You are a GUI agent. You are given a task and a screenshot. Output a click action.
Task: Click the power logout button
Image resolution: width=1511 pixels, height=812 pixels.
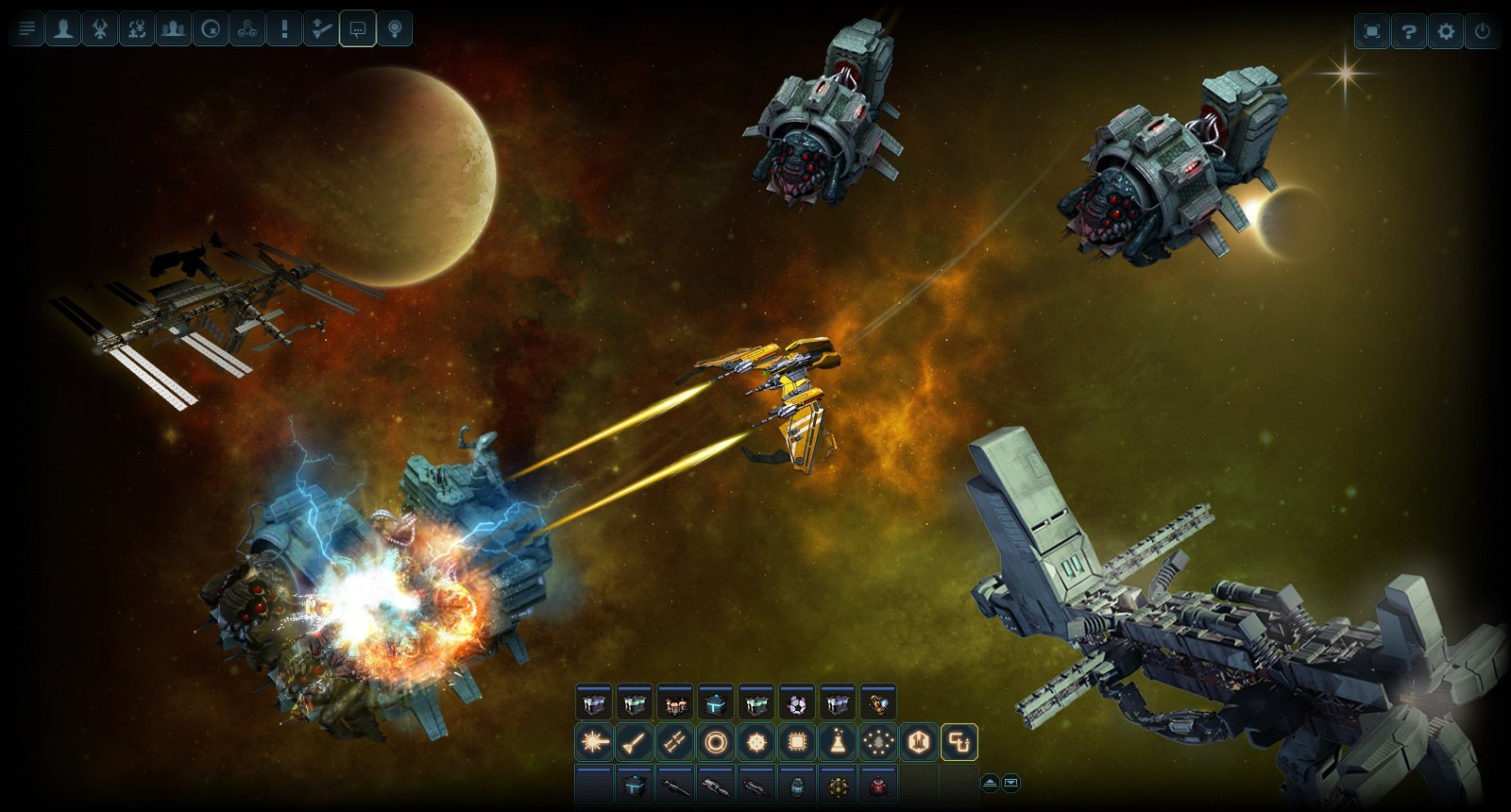[x=1483, y=32]
